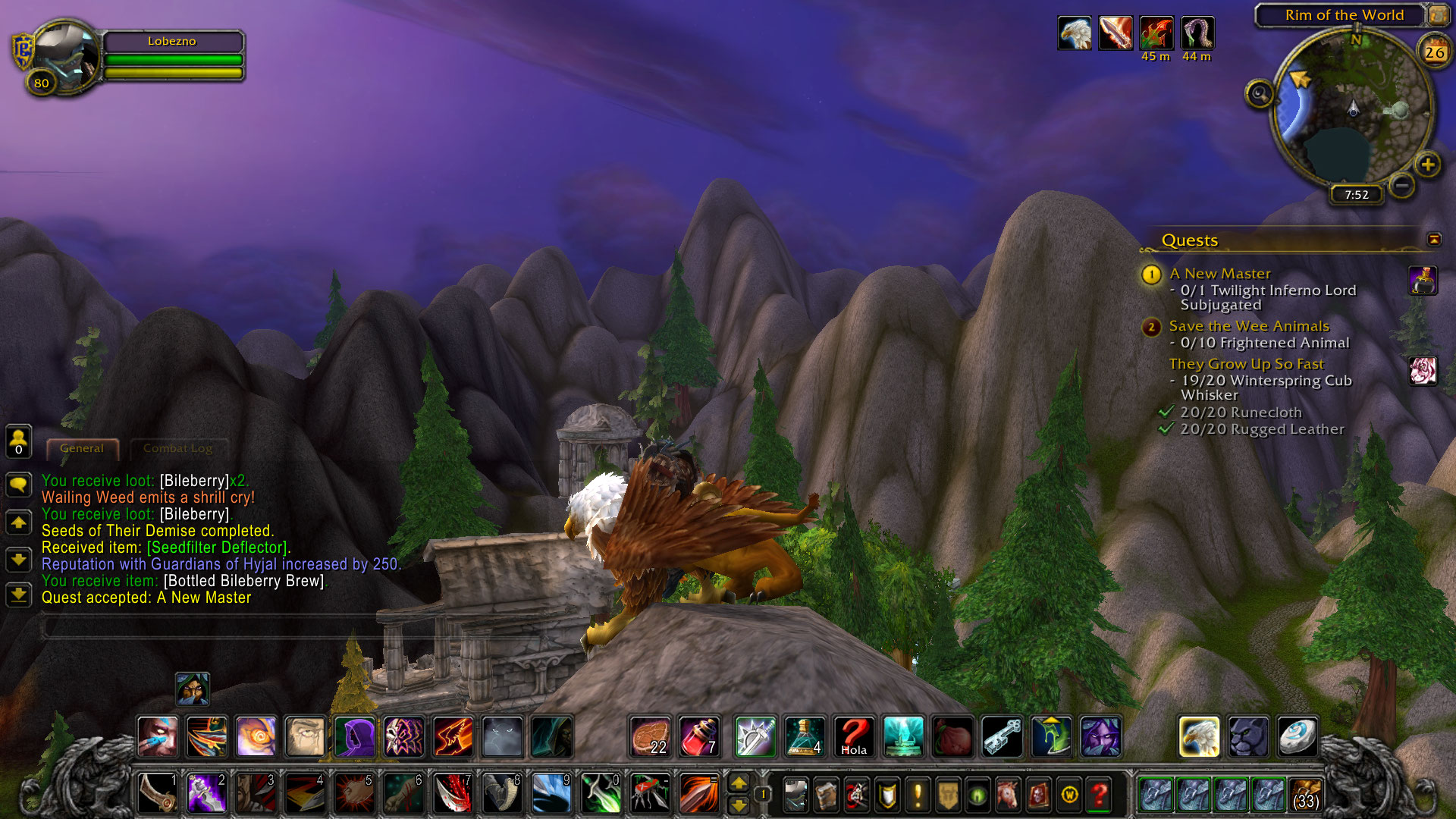Image resolution: width=1456 pixels, height=819 pixels.
Task: Open the calendar showing day 26
Action: [1434, 52]
